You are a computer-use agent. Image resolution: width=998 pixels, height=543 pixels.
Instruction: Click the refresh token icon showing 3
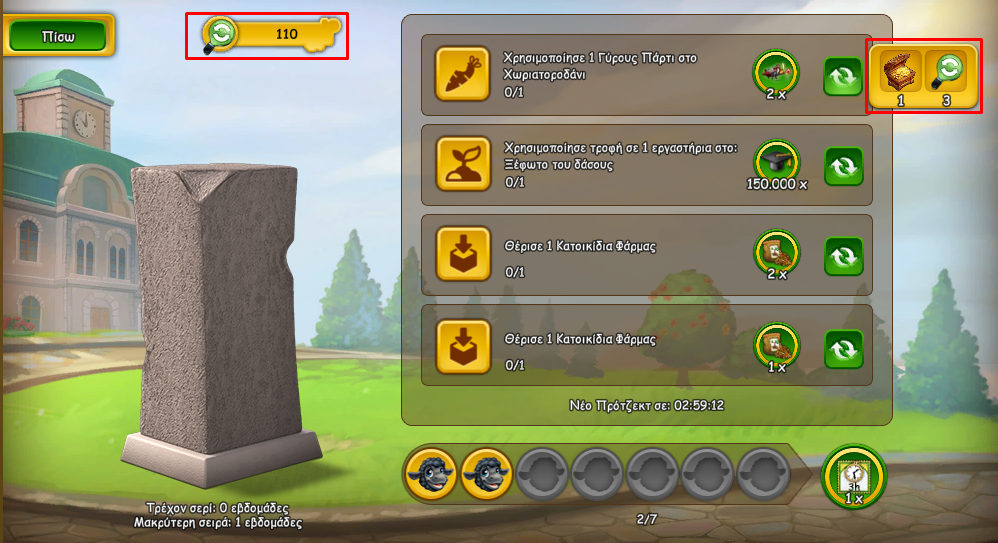[x=945, y=70]
